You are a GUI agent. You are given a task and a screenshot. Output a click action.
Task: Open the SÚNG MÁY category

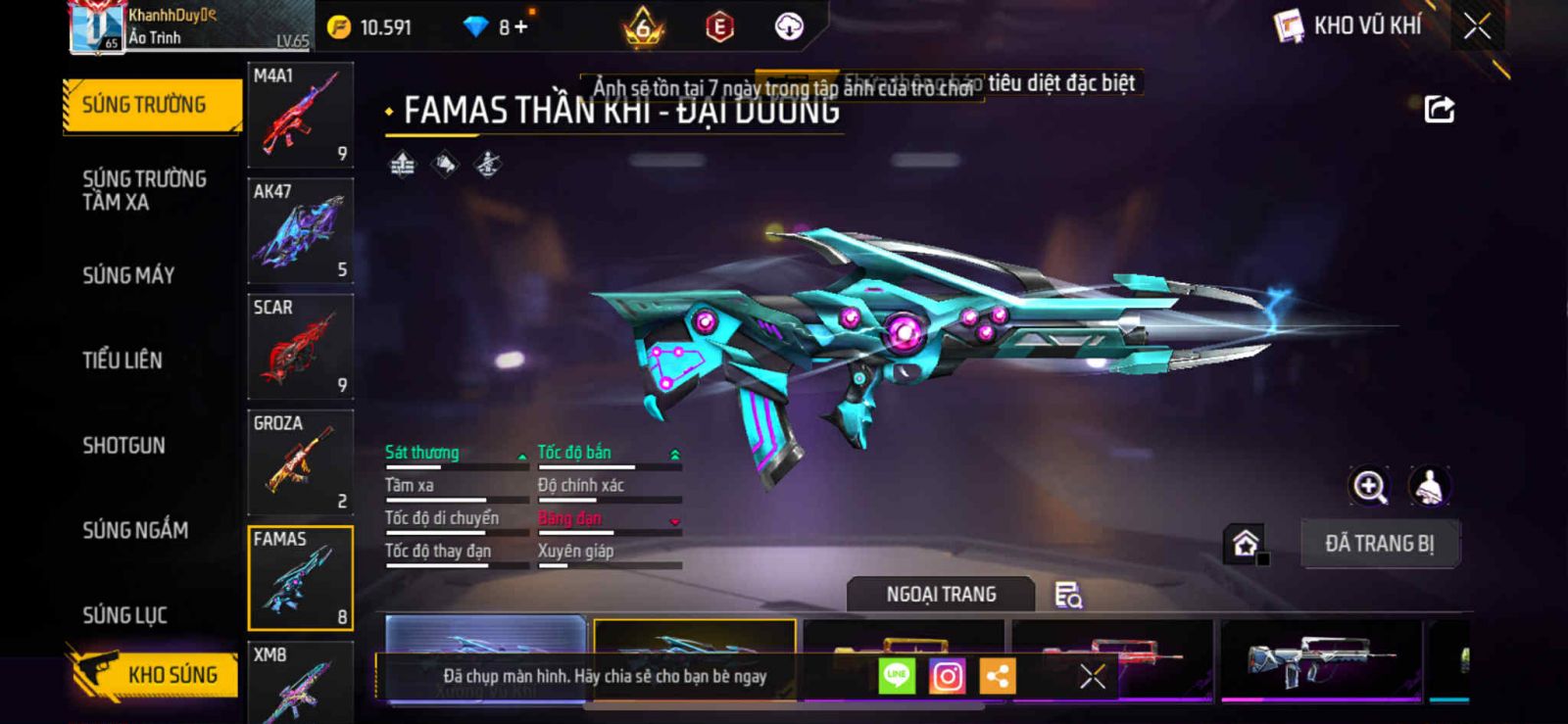point(128,275)
